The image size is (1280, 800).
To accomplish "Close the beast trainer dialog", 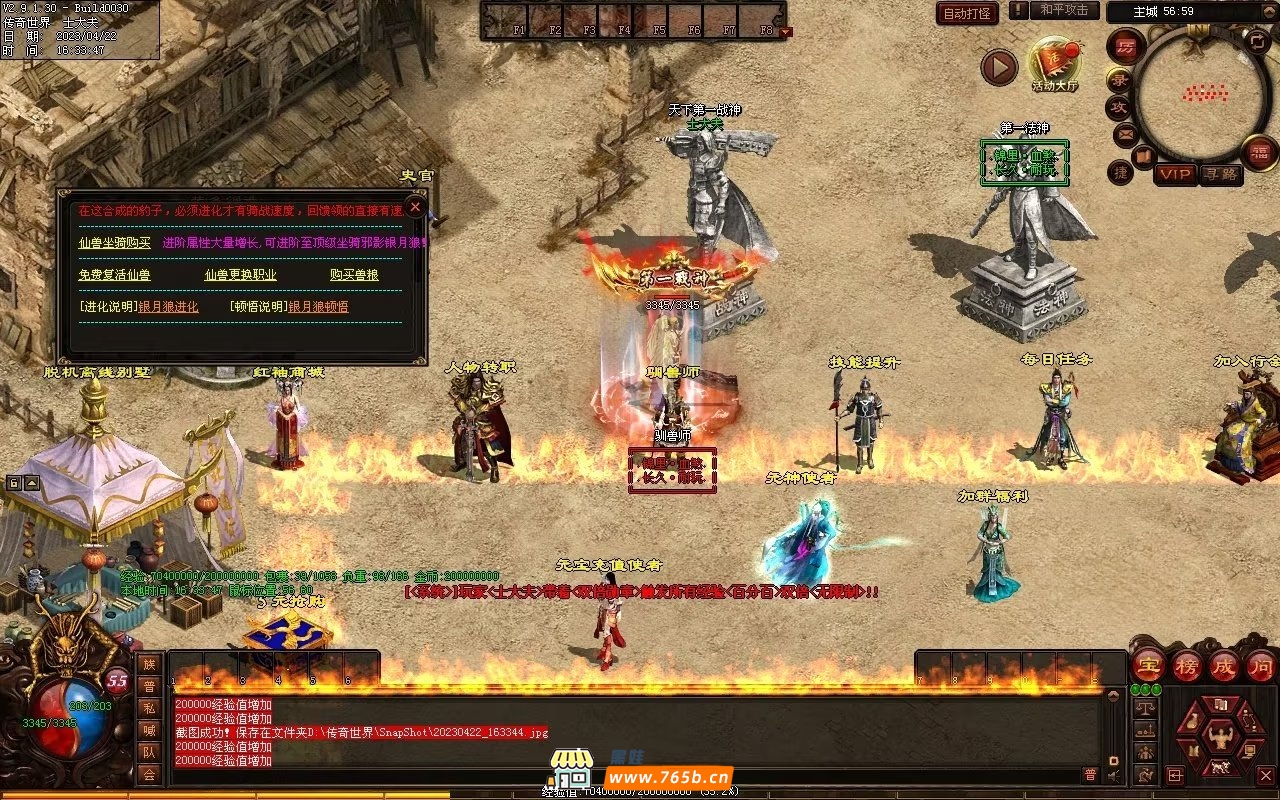I will click(x=415, y=208).
